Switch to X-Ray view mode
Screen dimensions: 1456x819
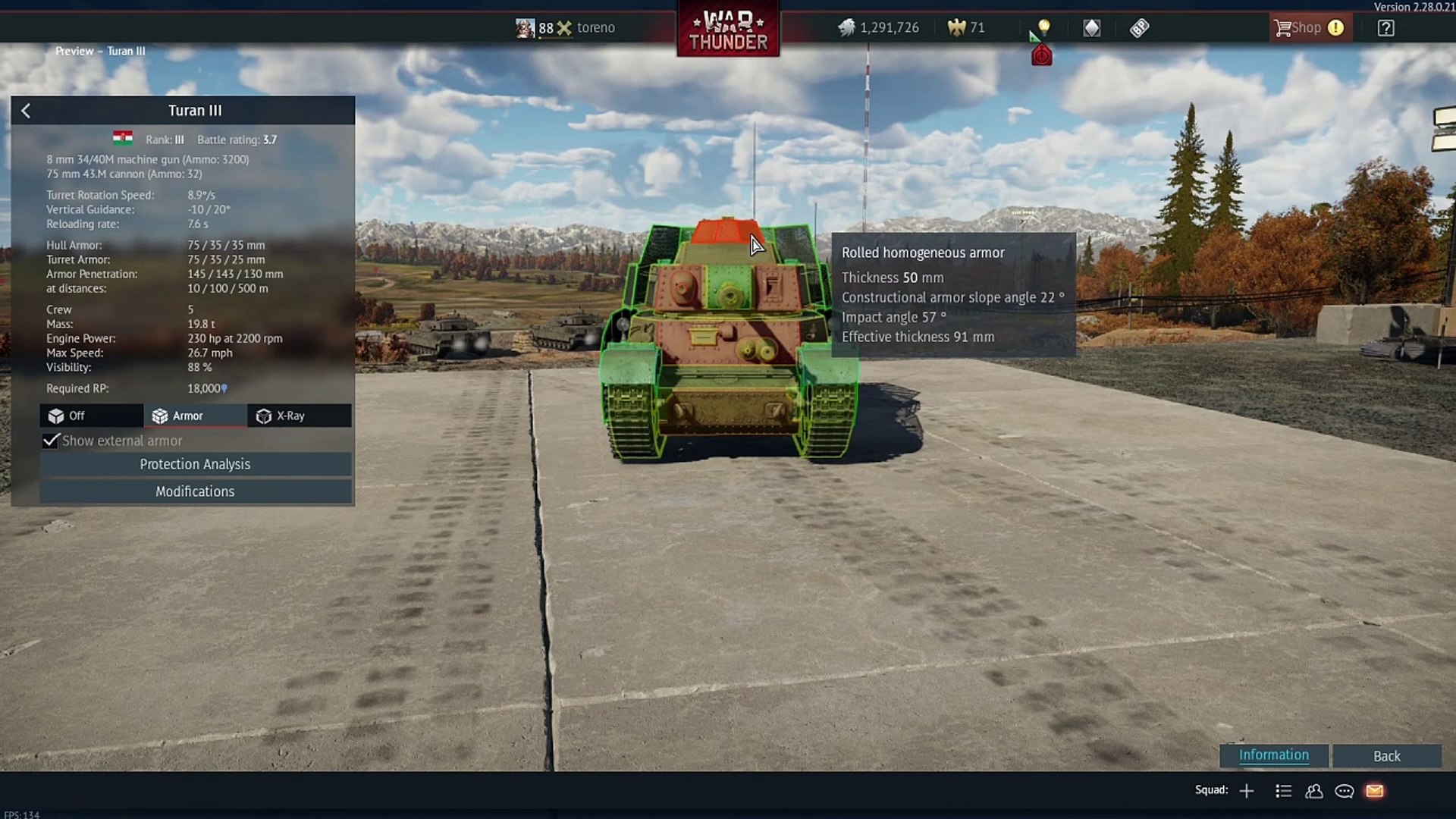pyautogui.click(x=299, y=416)
